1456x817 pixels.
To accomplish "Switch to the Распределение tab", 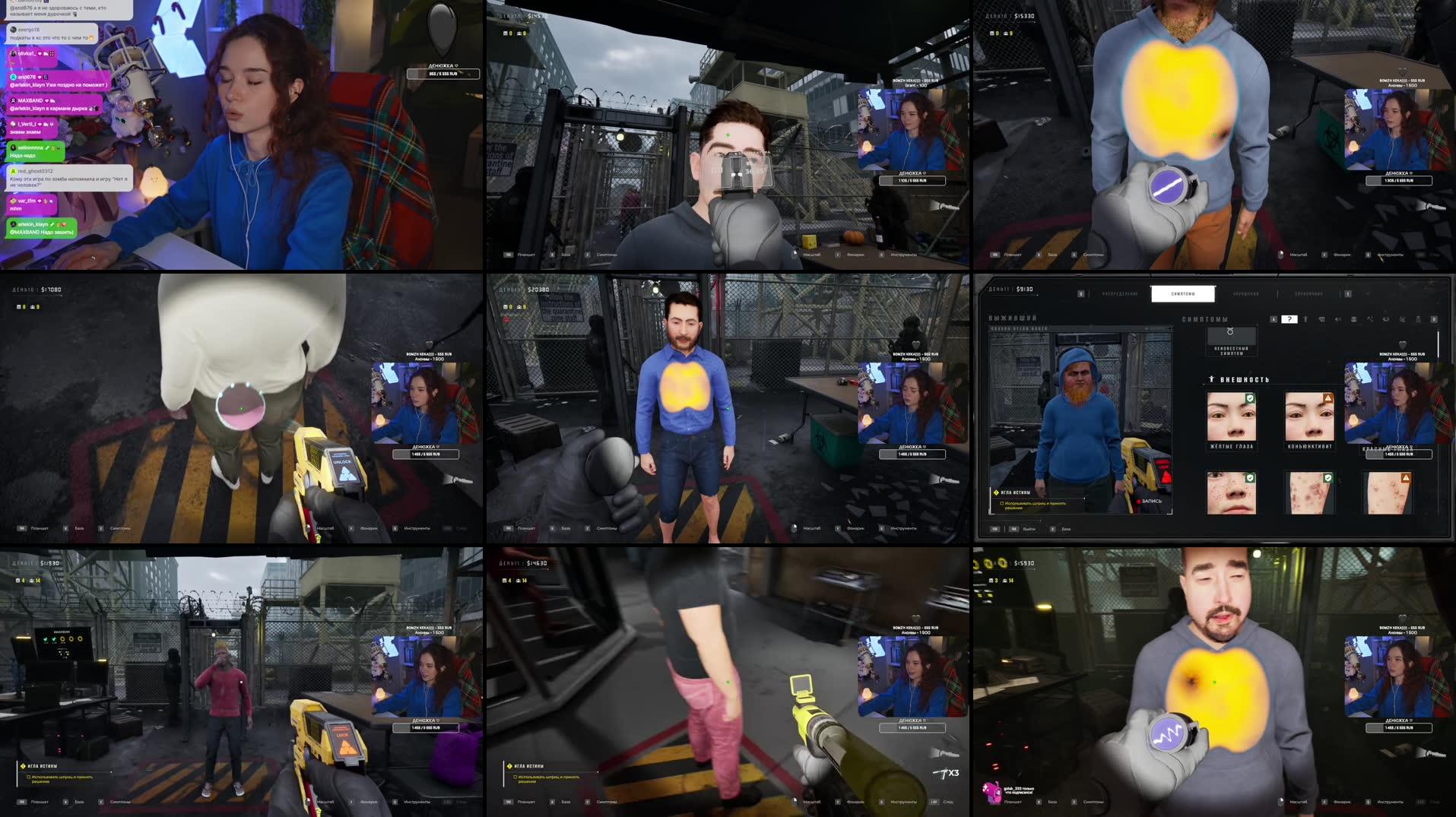I will [1120, 293].
